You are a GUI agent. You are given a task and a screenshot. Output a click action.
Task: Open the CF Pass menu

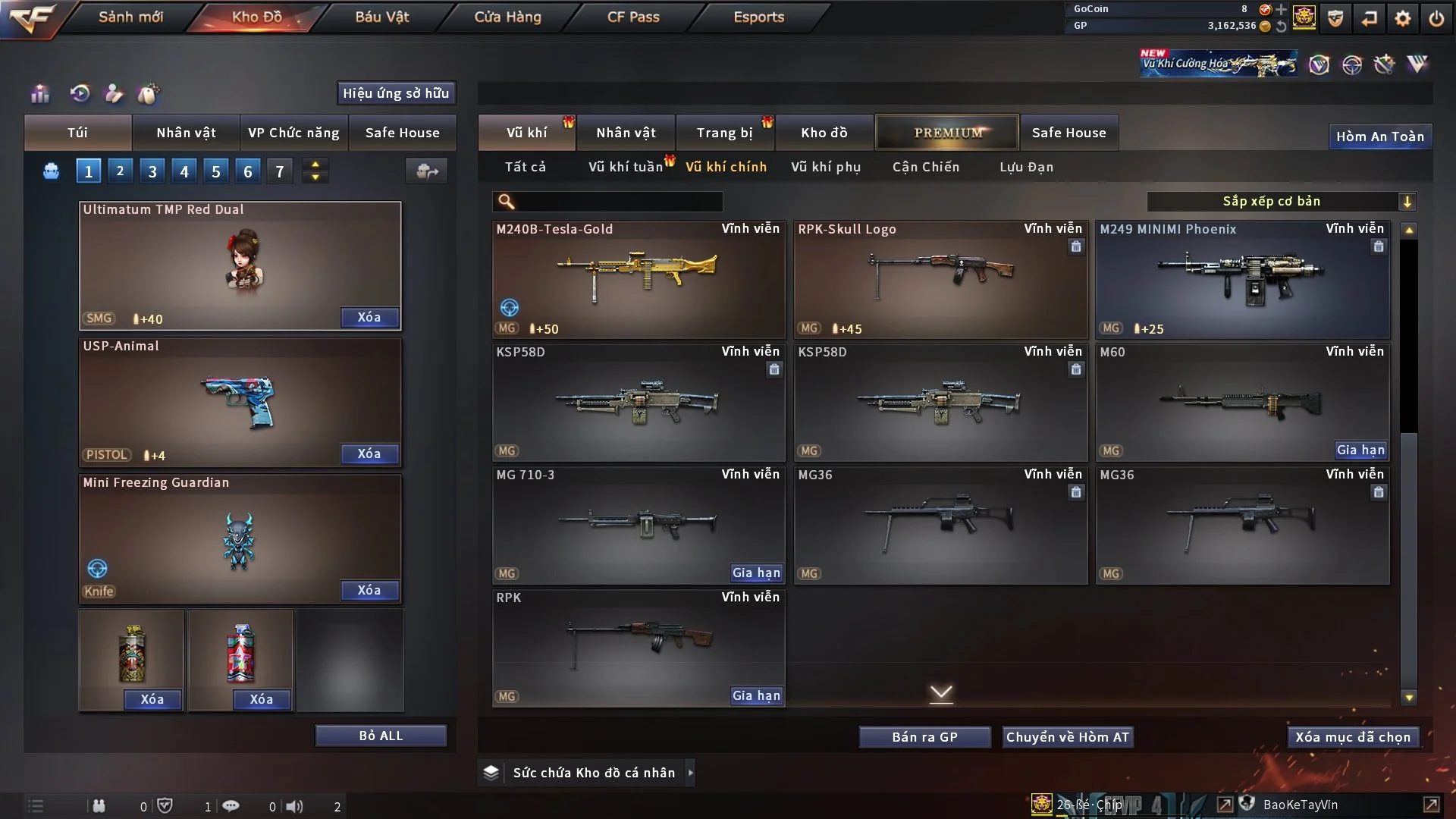[633, 17]
